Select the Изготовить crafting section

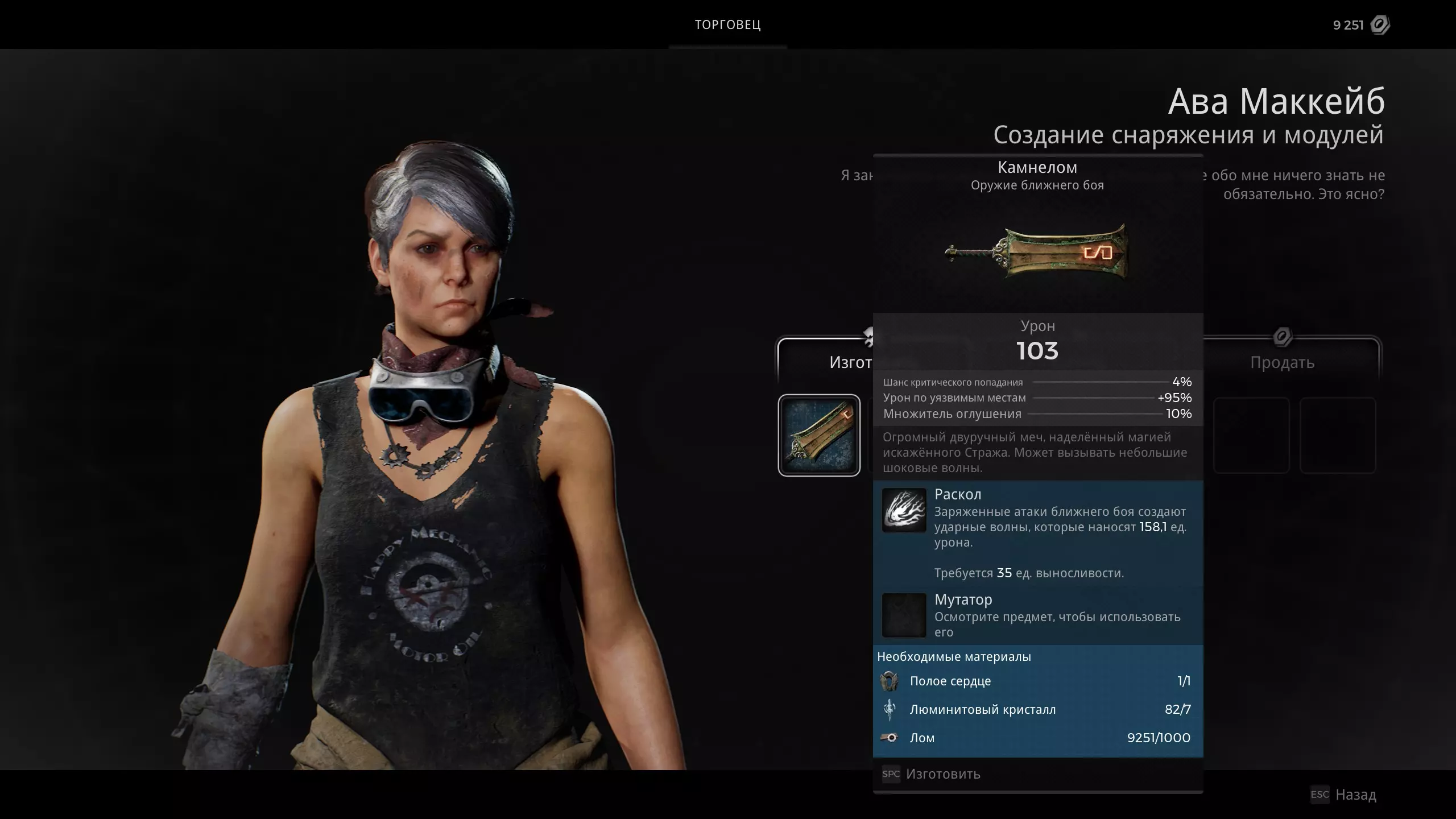coord(826,362)
